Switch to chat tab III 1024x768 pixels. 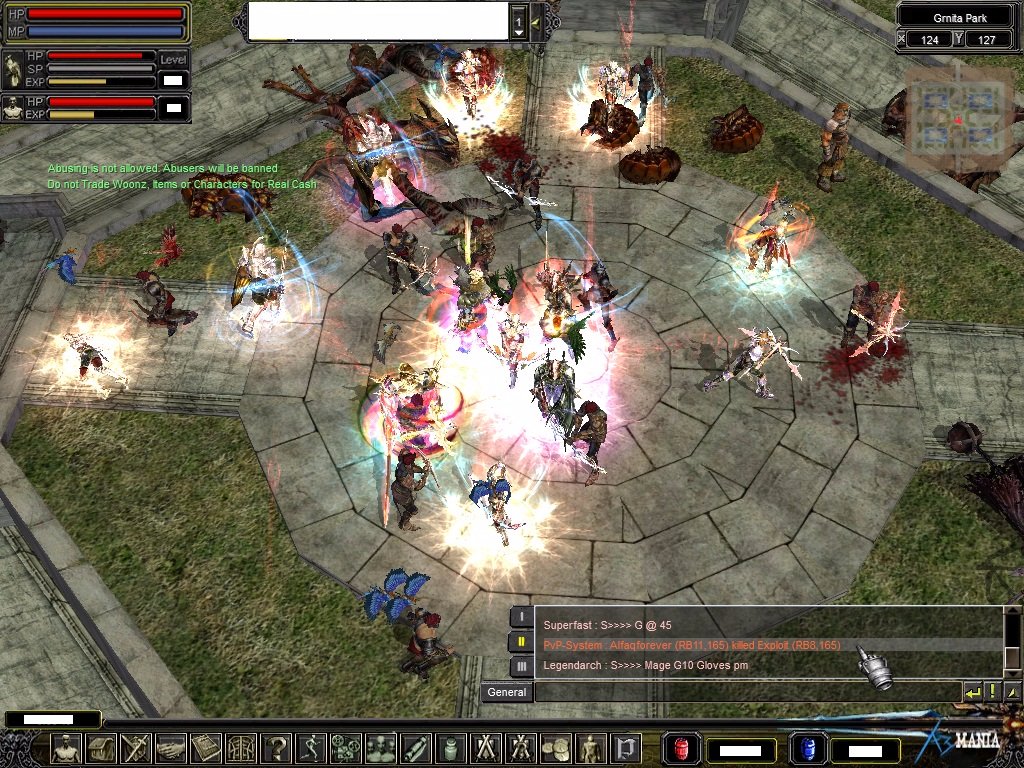[x=521, y=666]
